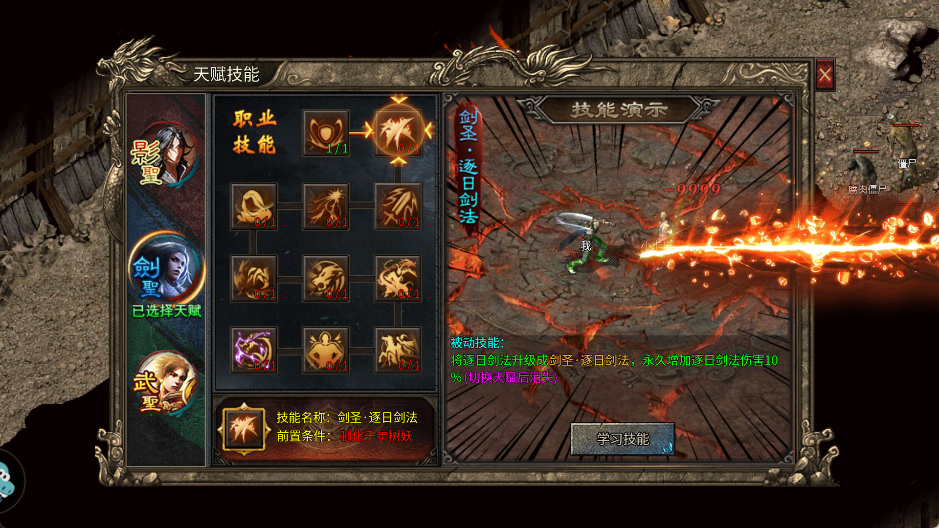The height and width of the screenshot is (528, 939).
Task: Select the learned shield skill marked 1/1
Action: point(327,132)
